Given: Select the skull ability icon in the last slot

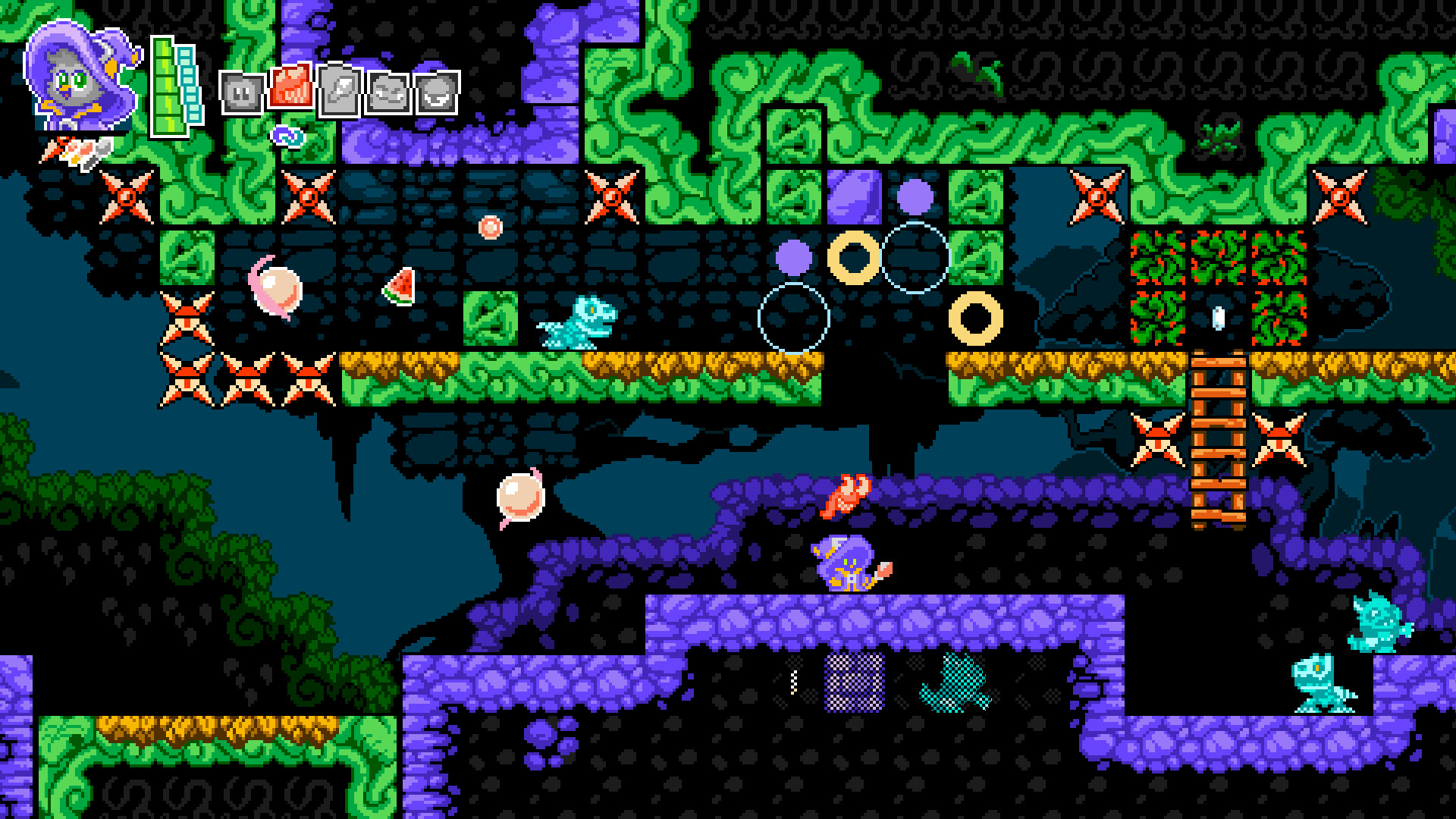Looking at the screenshot, I should click(437, 93).
